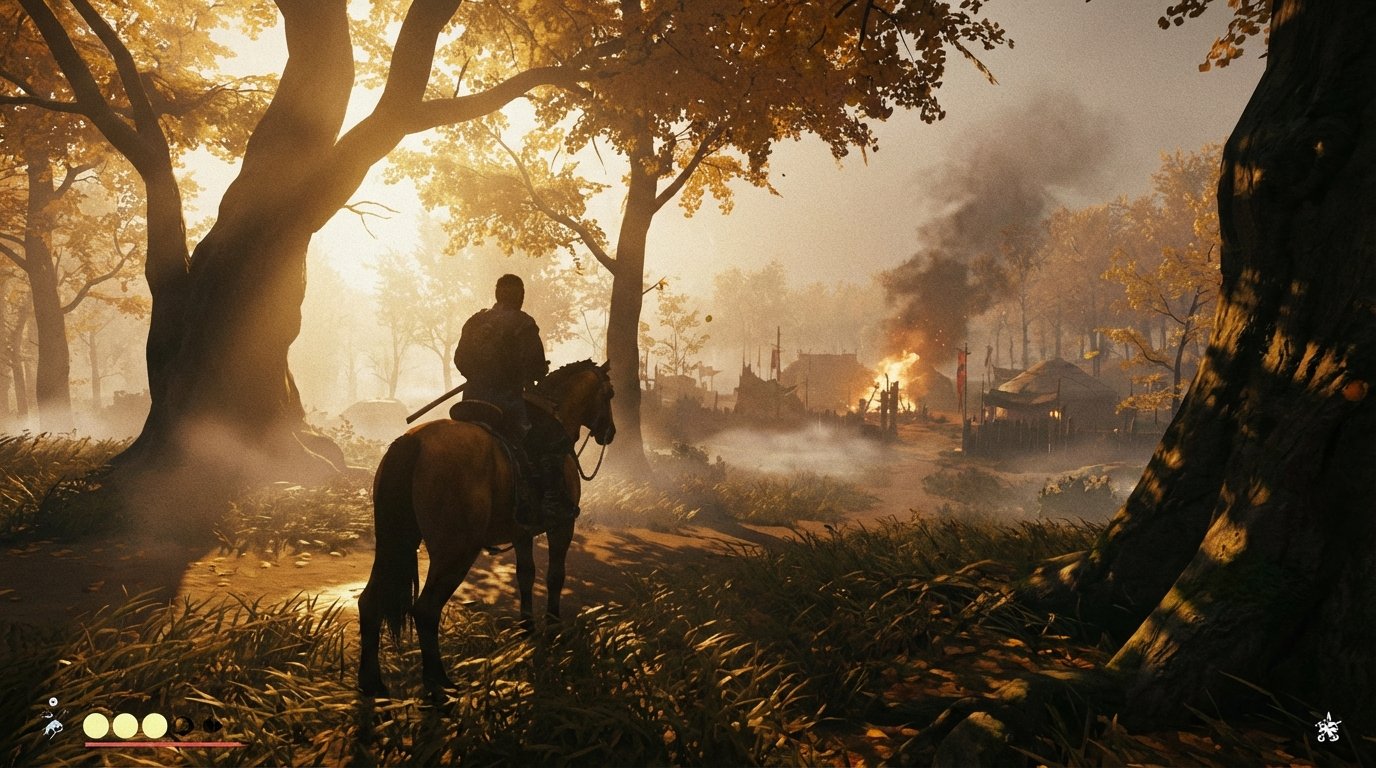The image size is (1376, 768).
Task: Click the swirl icon above the horse companion icon
Action: pos(46,714)
